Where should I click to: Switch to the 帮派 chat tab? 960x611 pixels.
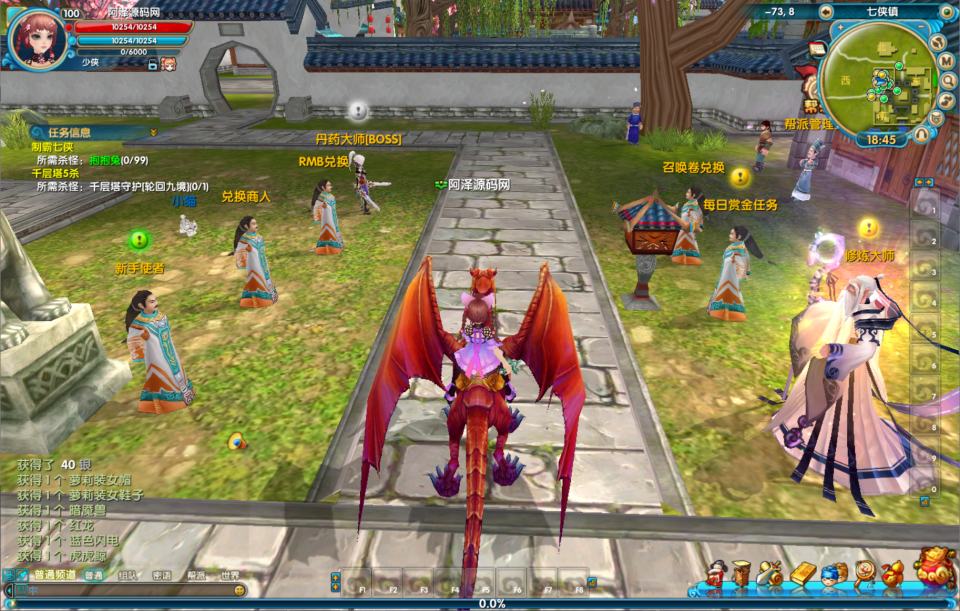click(x=196, y=575)
